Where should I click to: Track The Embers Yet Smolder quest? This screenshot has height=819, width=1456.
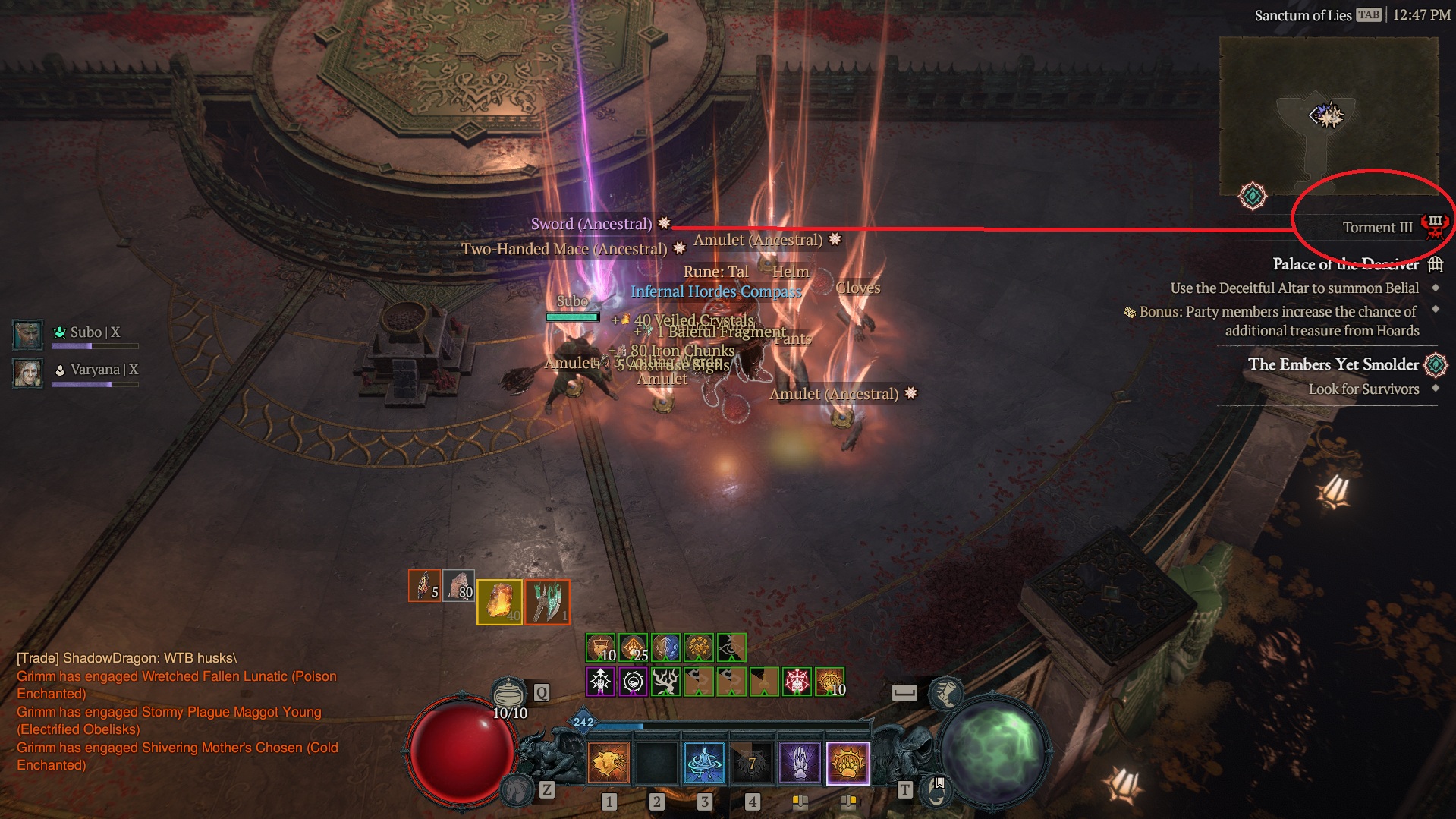1333,364
